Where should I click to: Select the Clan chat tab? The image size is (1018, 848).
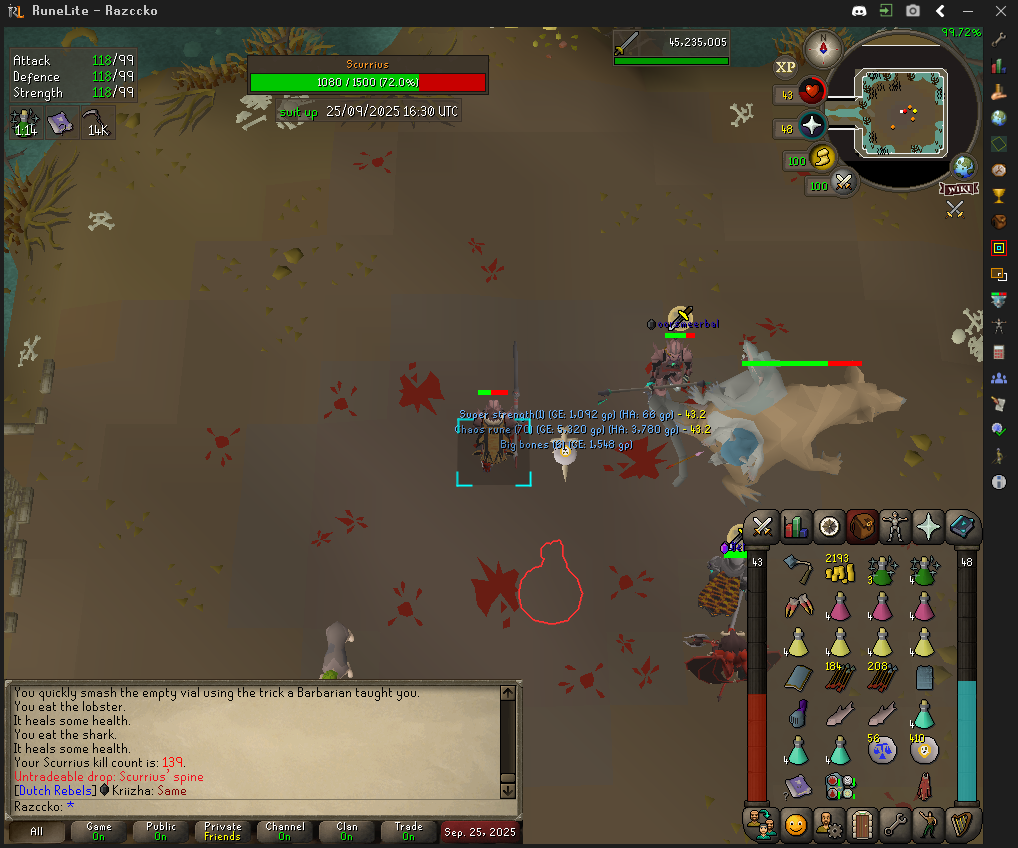tap(346, 831)
